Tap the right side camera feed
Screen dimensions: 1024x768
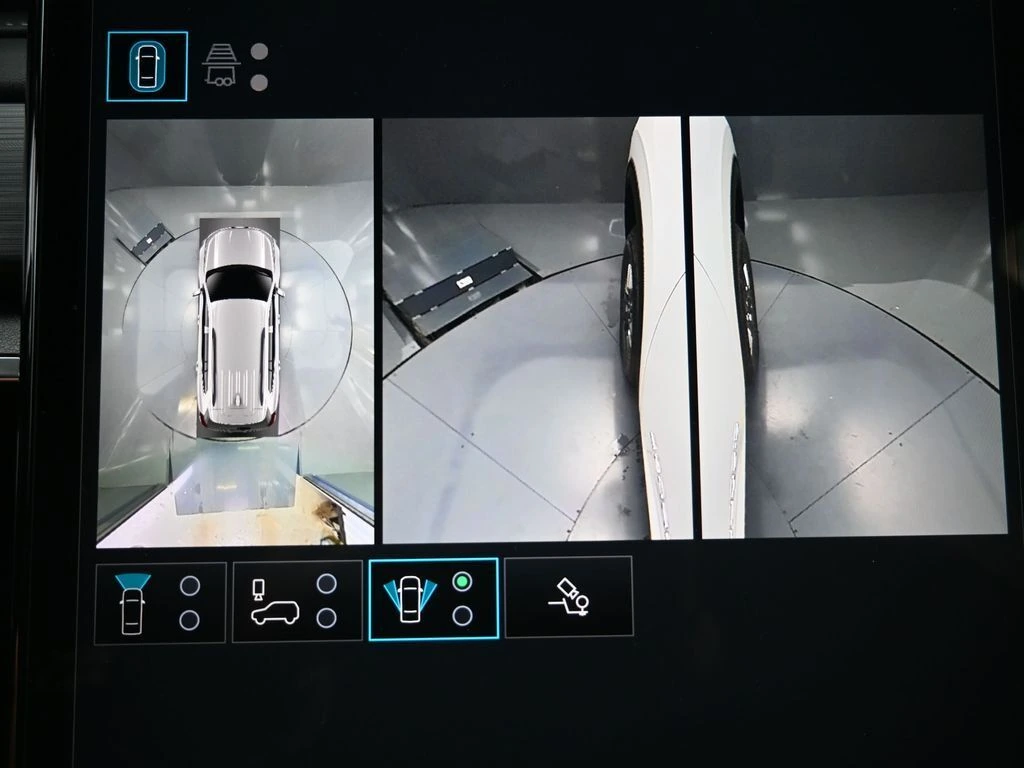coord(845,328)
